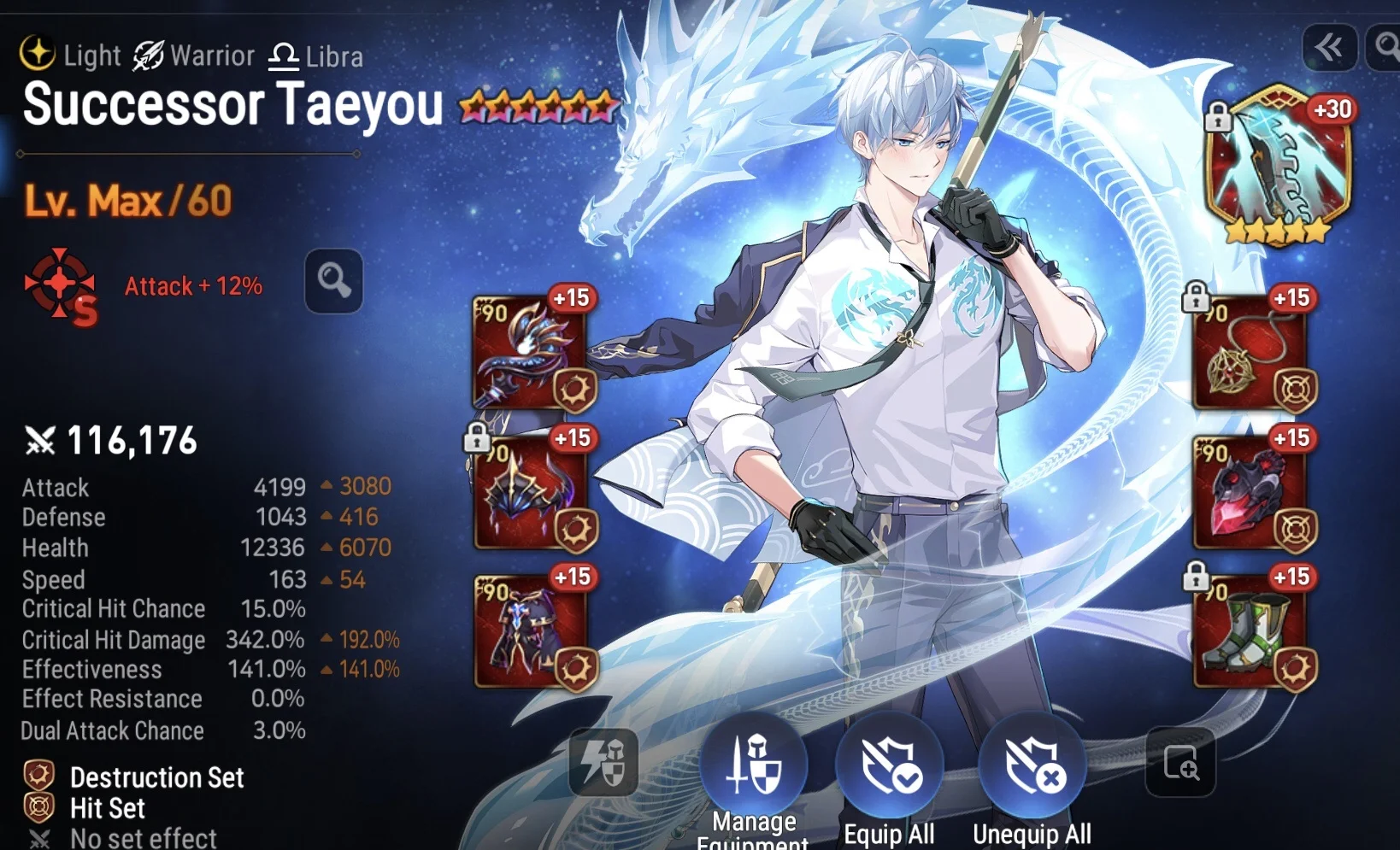Collapse the panel with the double-arrow chevron
The image size is (1400, 850).
point(1331,49)
